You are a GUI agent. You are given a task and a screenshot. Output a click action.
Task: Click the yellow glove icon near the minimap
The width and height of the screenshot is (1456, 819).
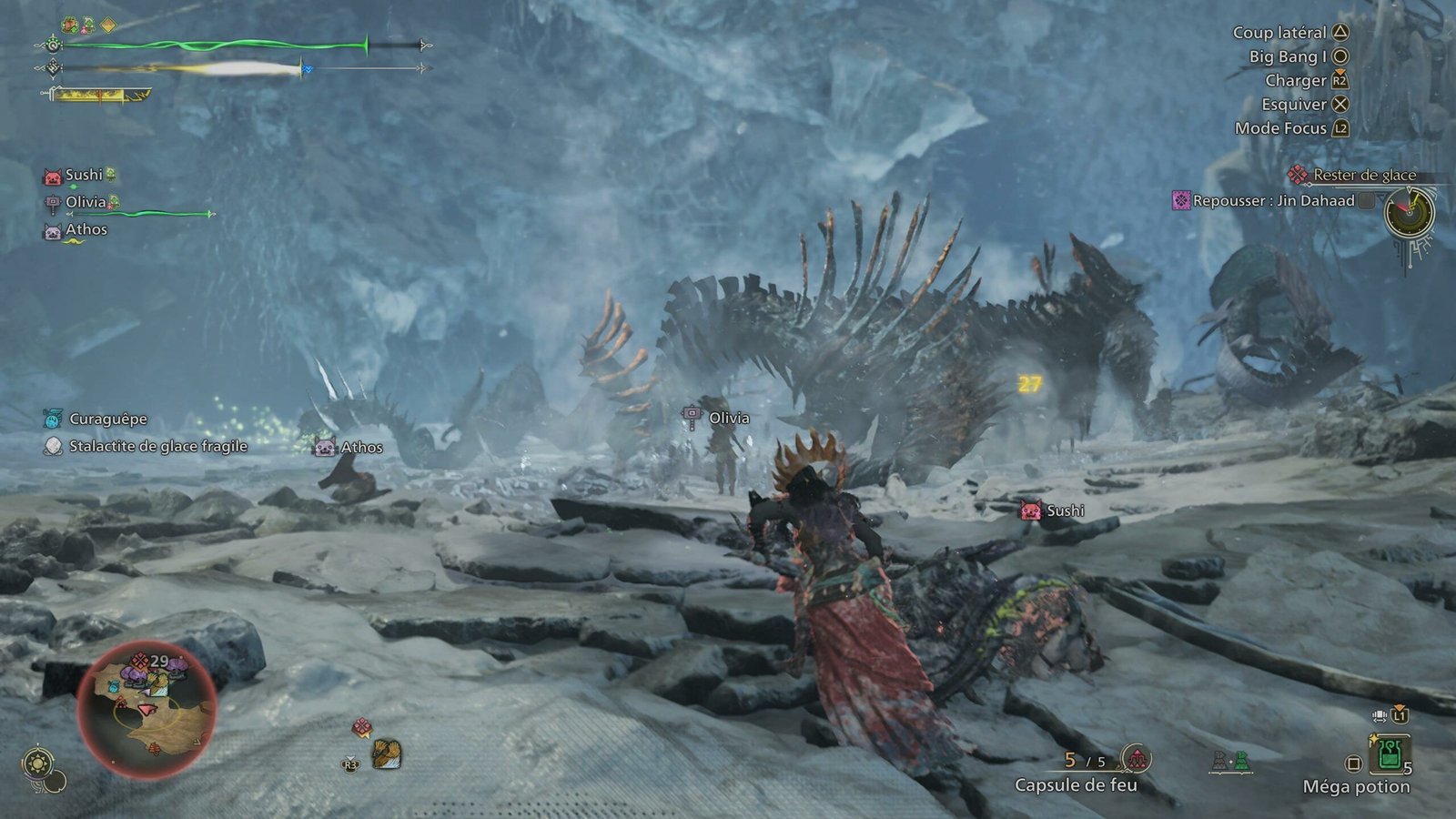point(387,753)
